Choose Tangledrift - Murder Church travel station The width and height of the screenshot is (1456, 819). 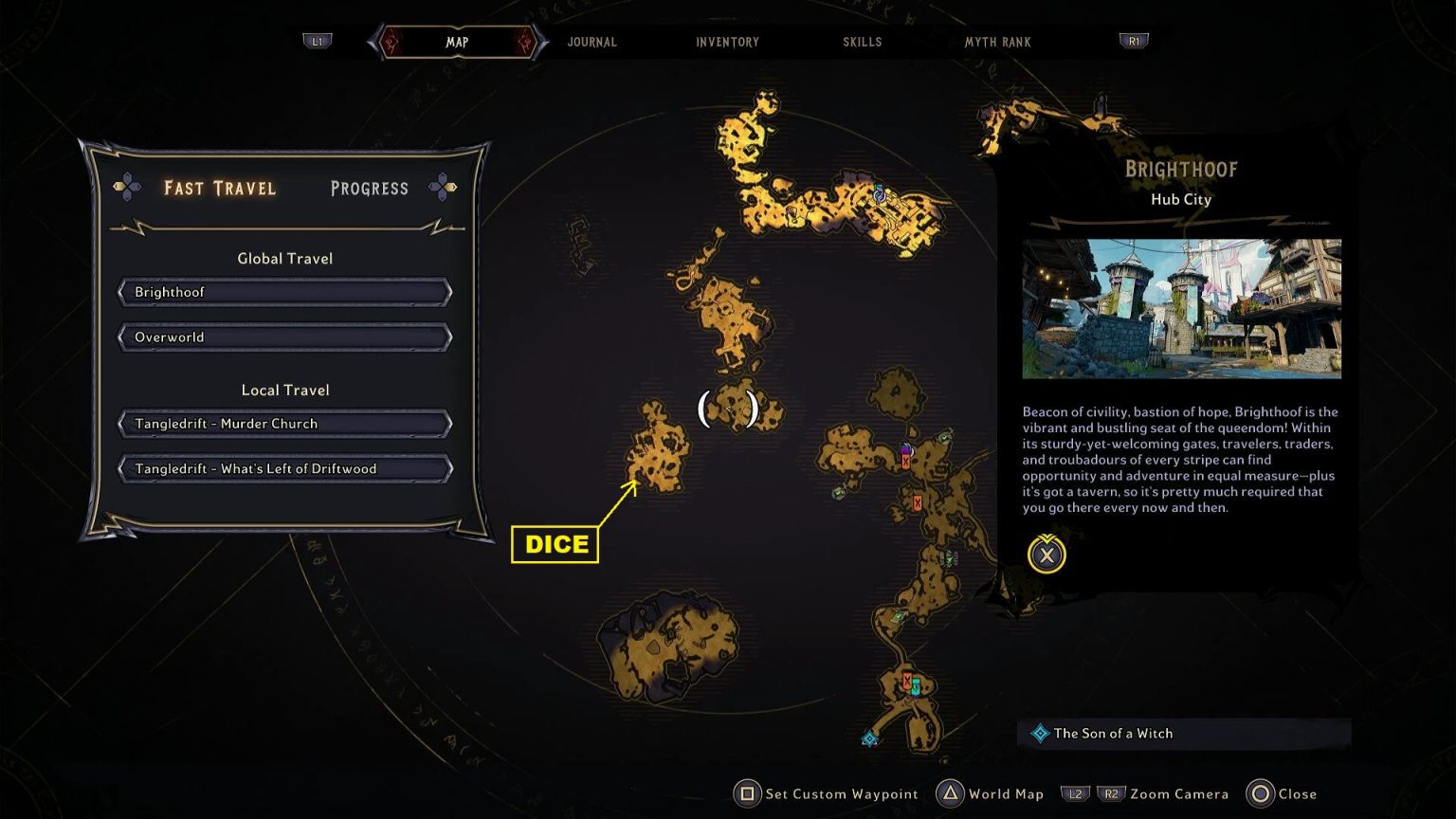[283, 424]
